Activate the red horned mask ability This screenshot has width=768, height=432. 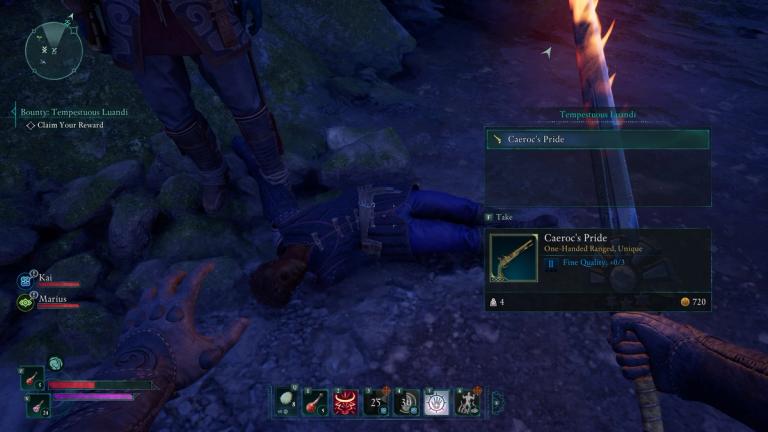pos(347,401)
